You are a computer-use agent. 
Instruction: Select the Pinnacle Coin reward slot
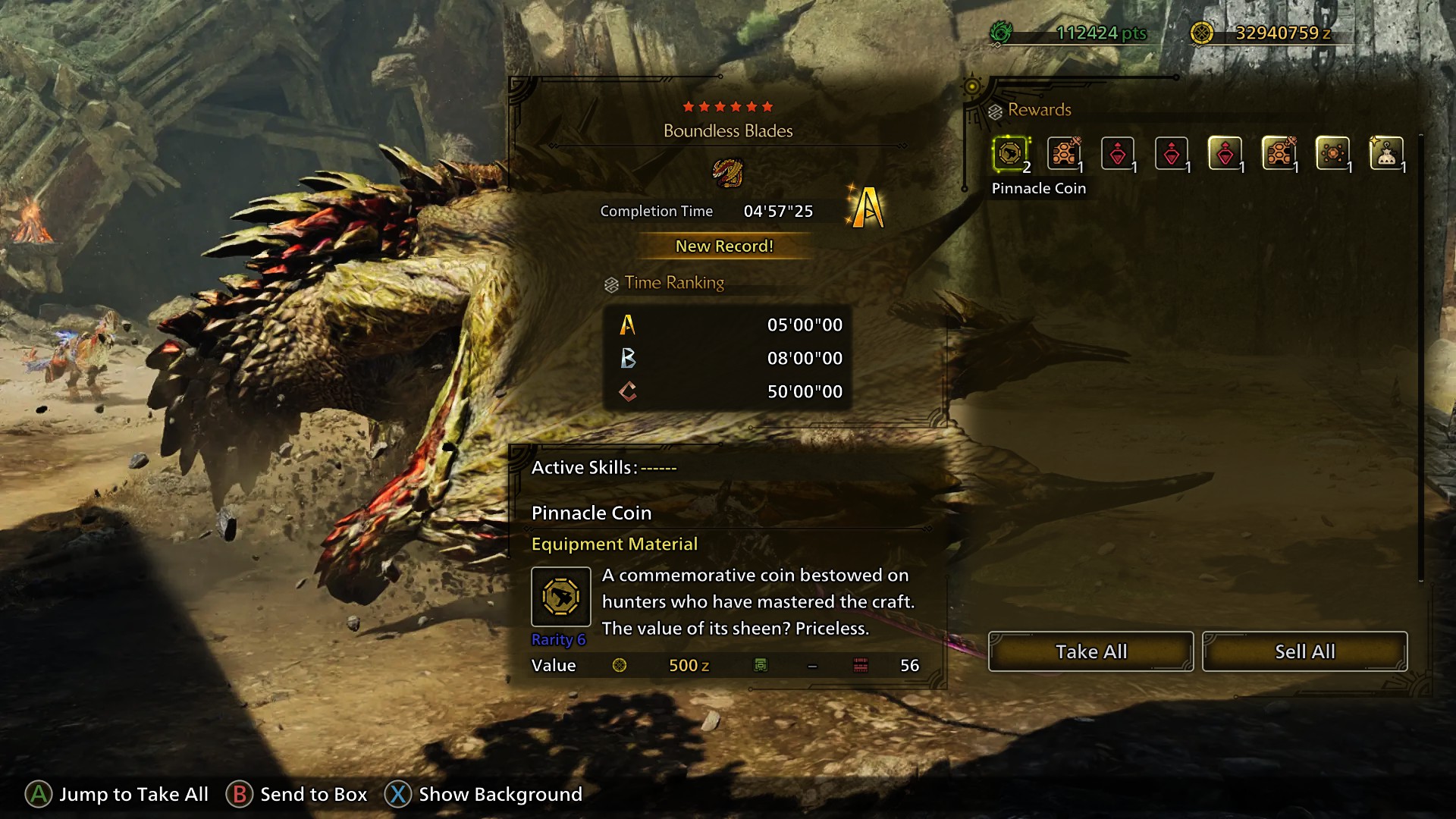click(1010, 154)
